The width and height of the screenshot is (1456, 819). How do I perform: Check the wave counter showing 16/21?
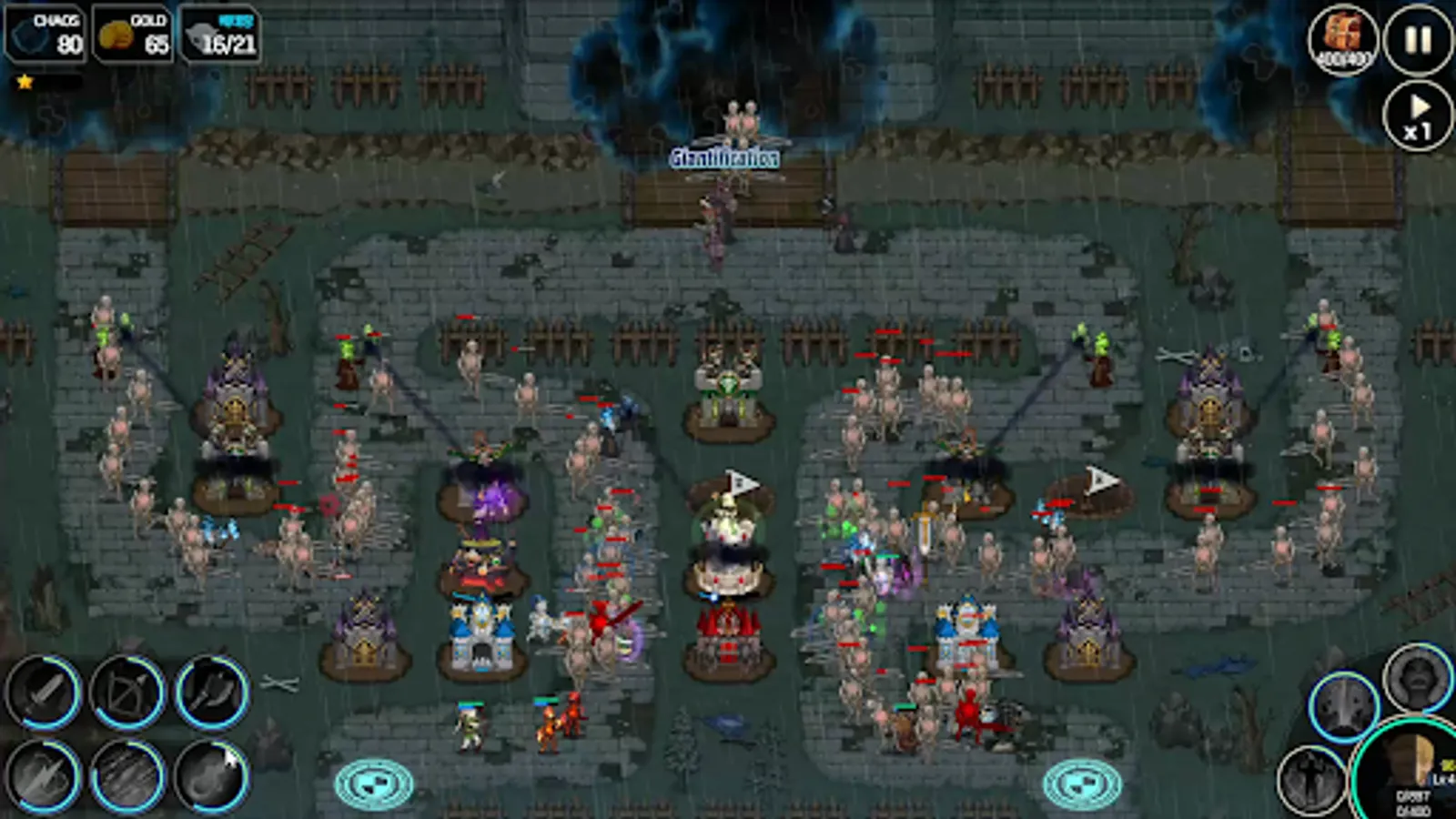click(221, 35)
